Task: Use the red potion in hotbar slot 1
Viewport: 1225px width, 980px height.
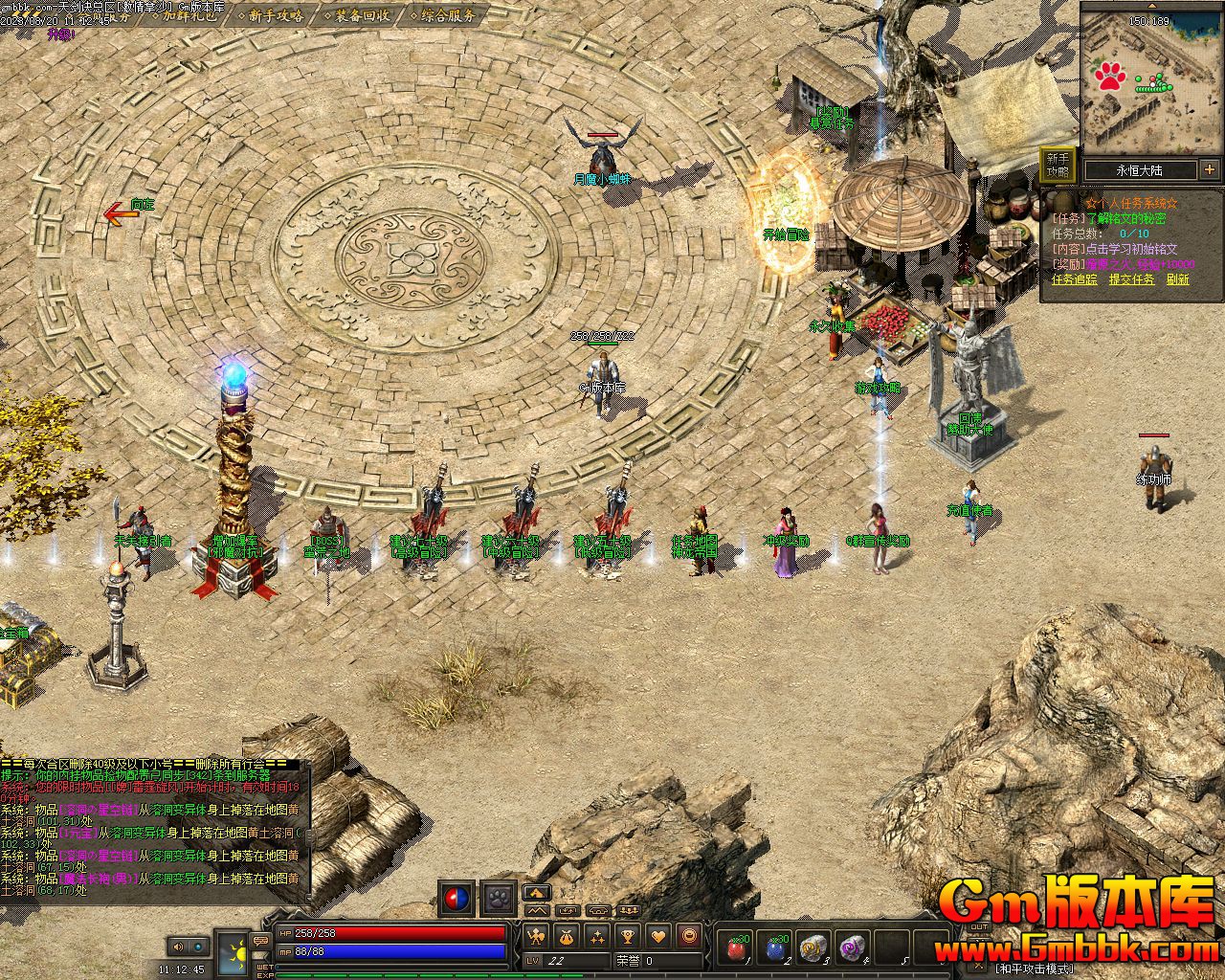Action: coord(737,947)
